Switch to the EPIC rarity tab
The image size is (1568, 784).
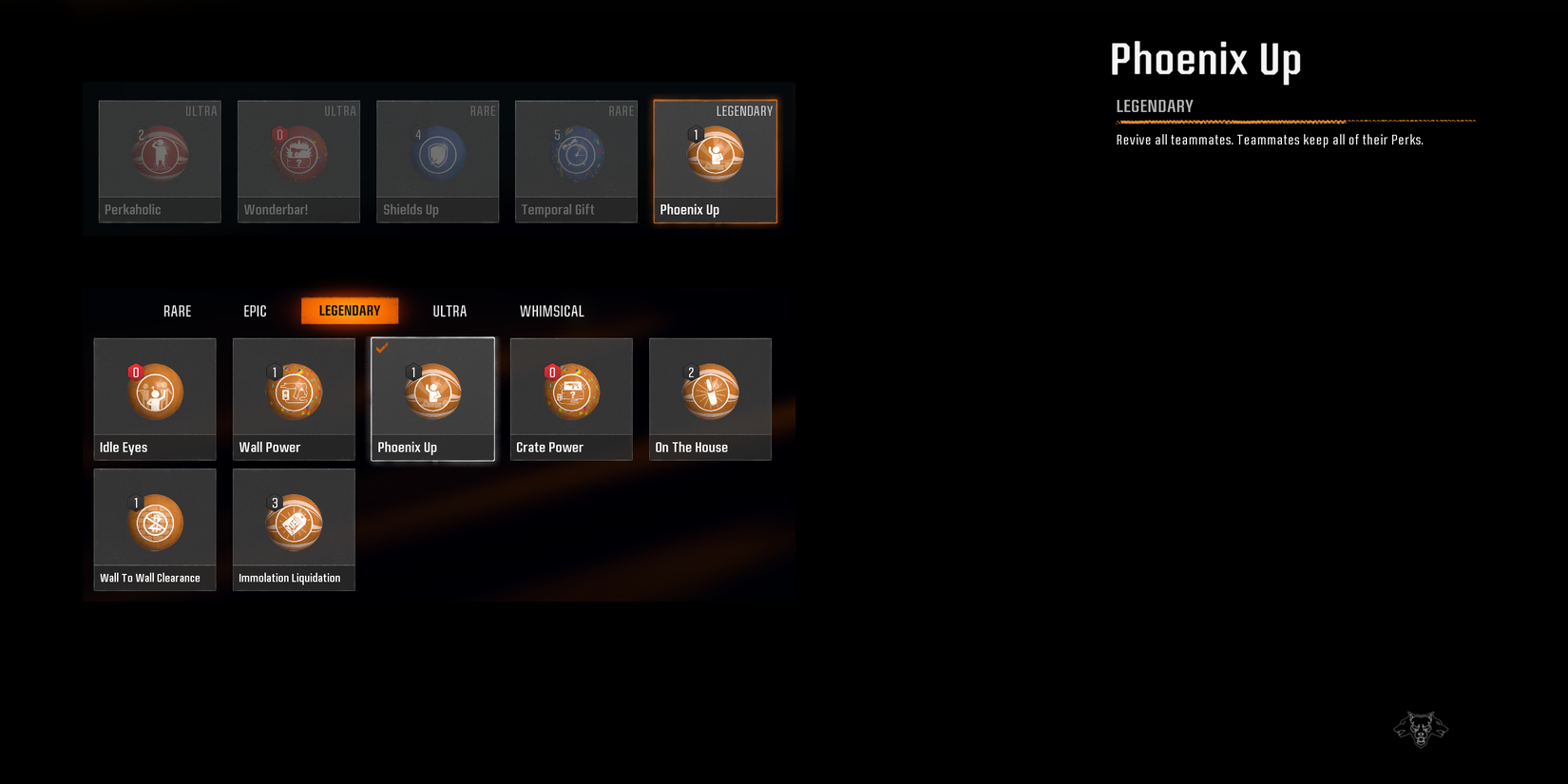click(255, 311)
